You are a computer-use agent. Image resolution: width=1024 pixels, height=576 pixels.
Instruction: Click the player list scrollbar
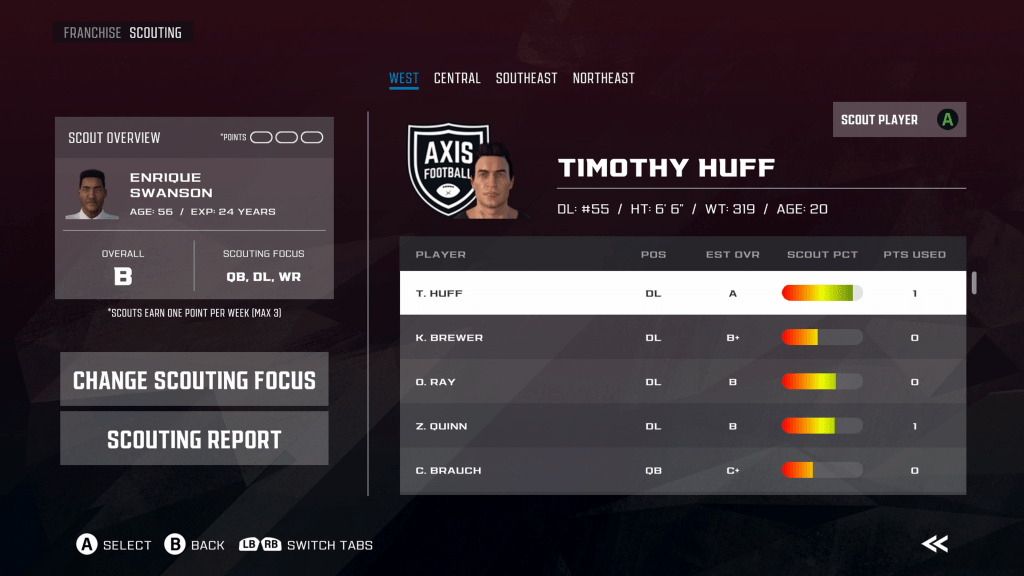pyautogui.click(x=974, y=283)
